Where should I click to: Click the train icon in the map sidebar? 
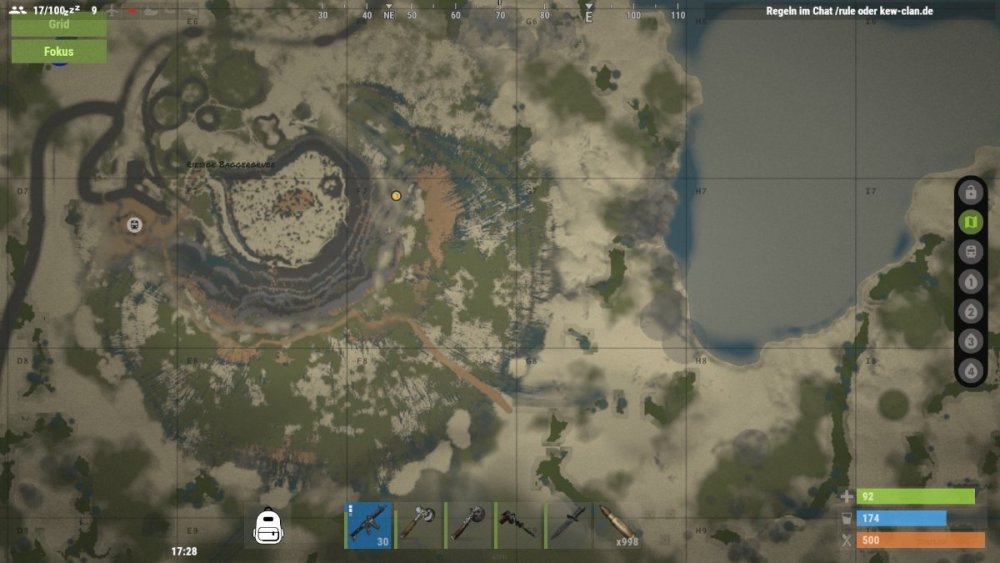[x=969, y=252]
